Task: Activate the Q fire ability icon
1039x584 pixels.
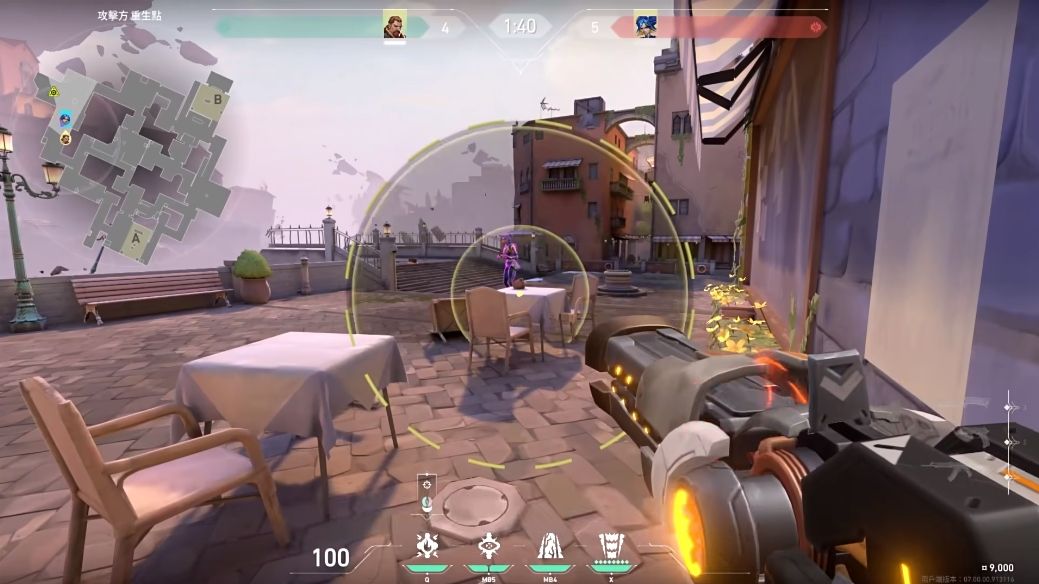Action: (425, 546)
